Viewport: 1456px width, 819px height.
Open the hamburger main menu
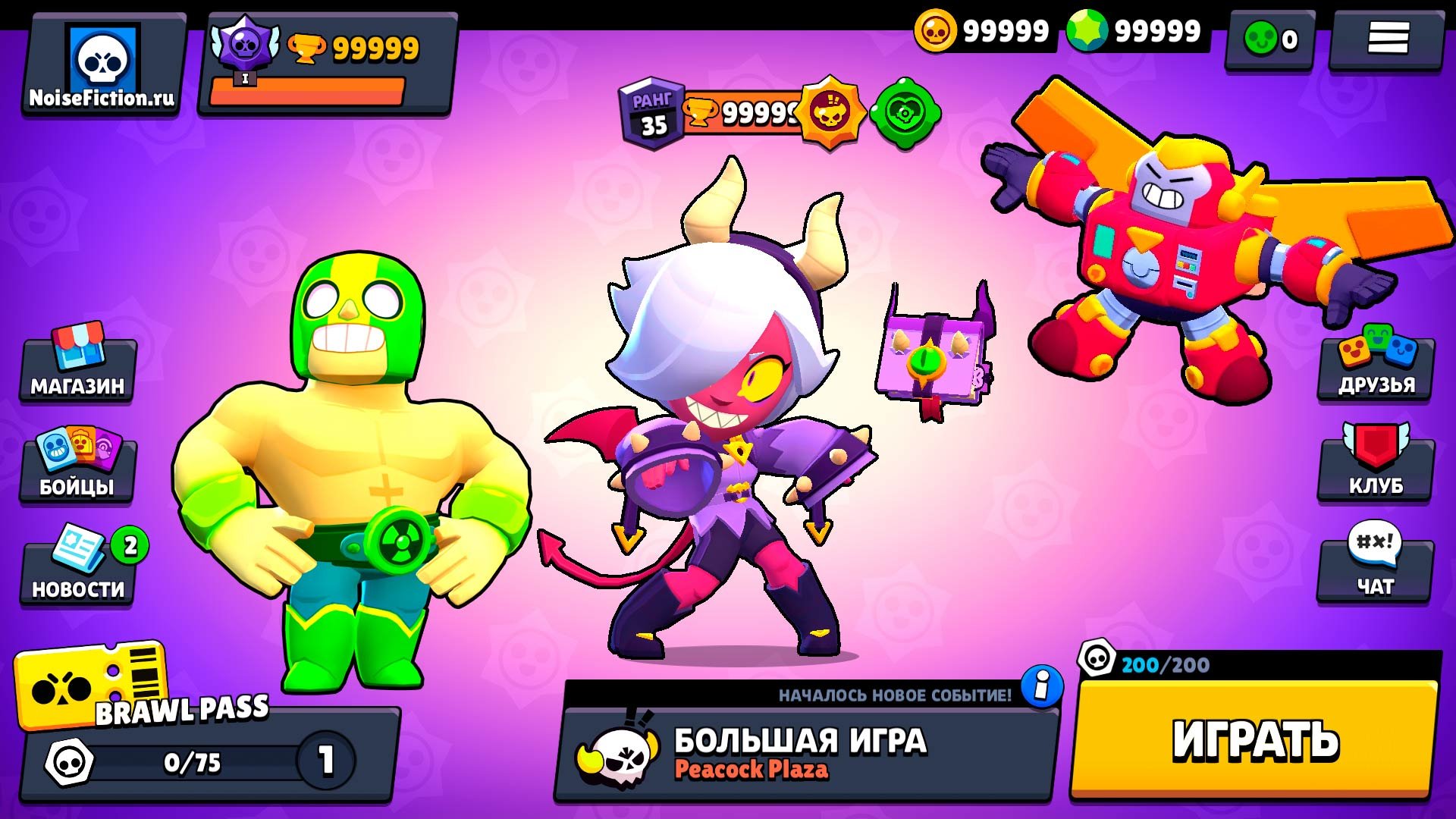1387,38
